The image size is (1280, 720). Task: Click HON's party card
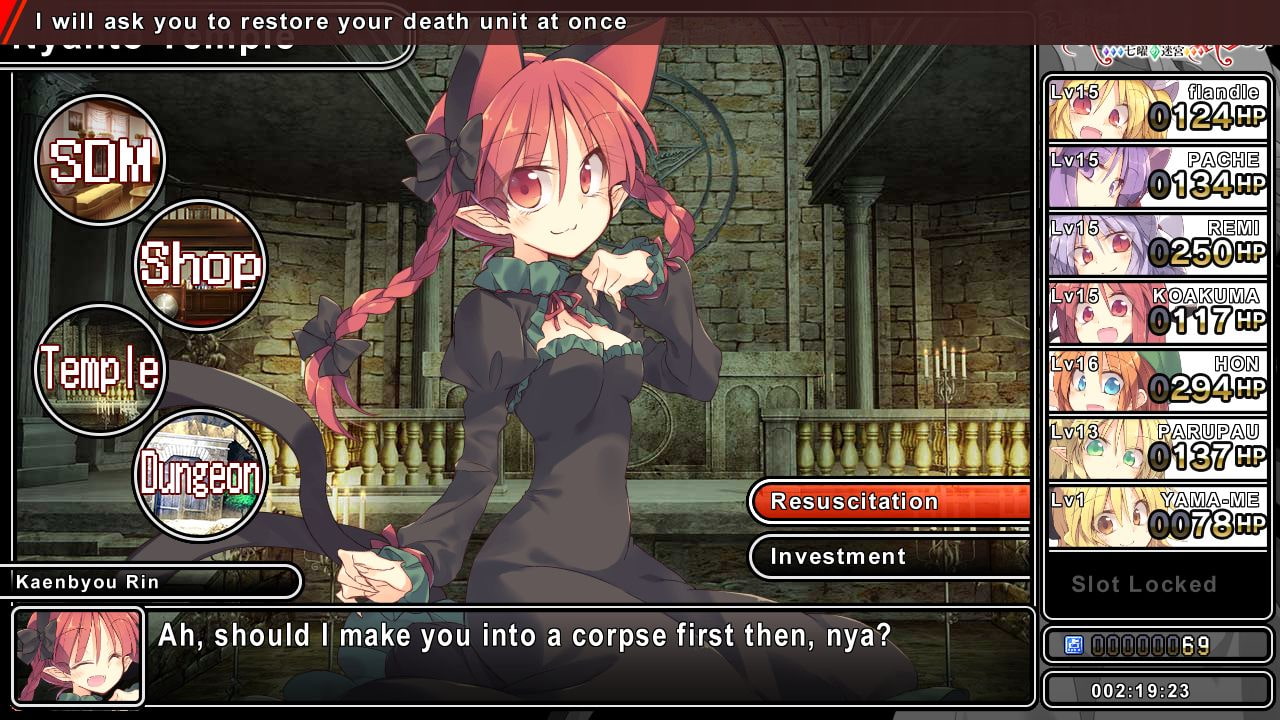(x=1158, y=381)
